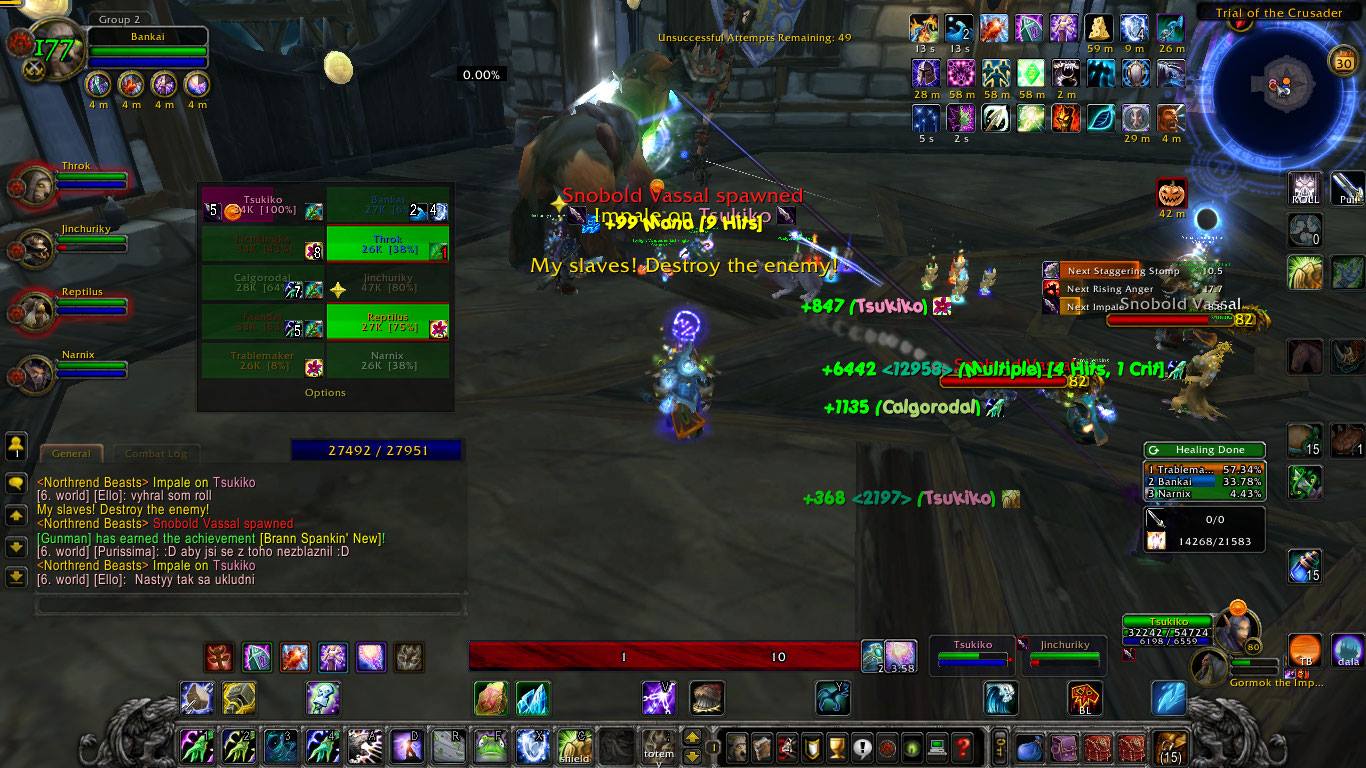Cast the frog Hex ability
Screen dimensions: 1366x768
[490, 746]
